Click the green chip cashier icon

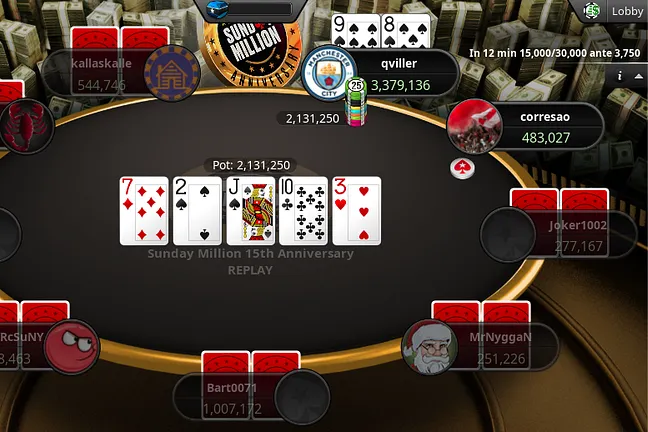coord(592,11)
